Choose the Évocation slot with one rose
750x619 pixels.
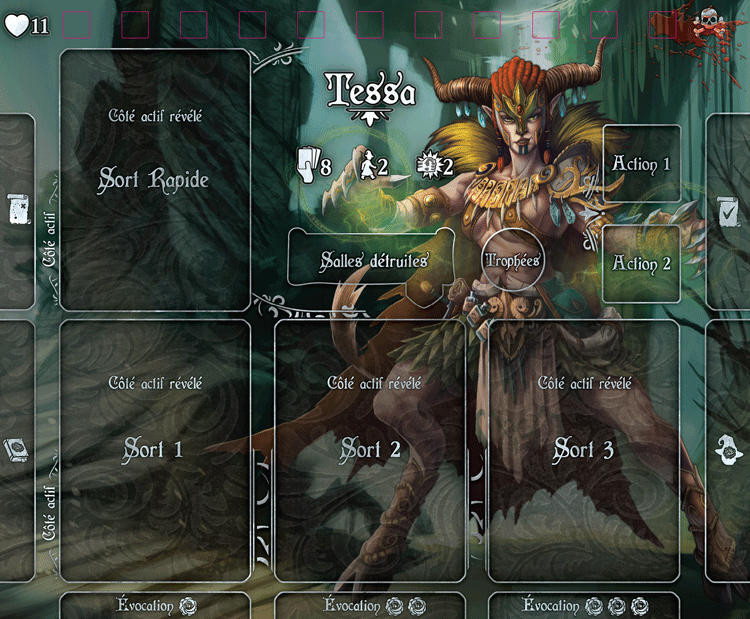coord(155,606)
